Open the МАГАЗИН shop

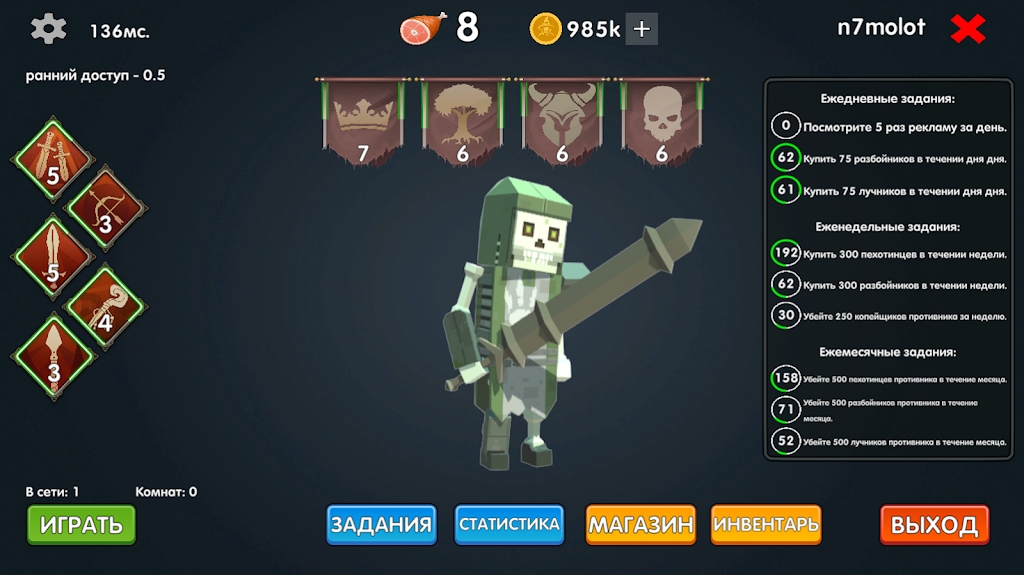[640, 524]
